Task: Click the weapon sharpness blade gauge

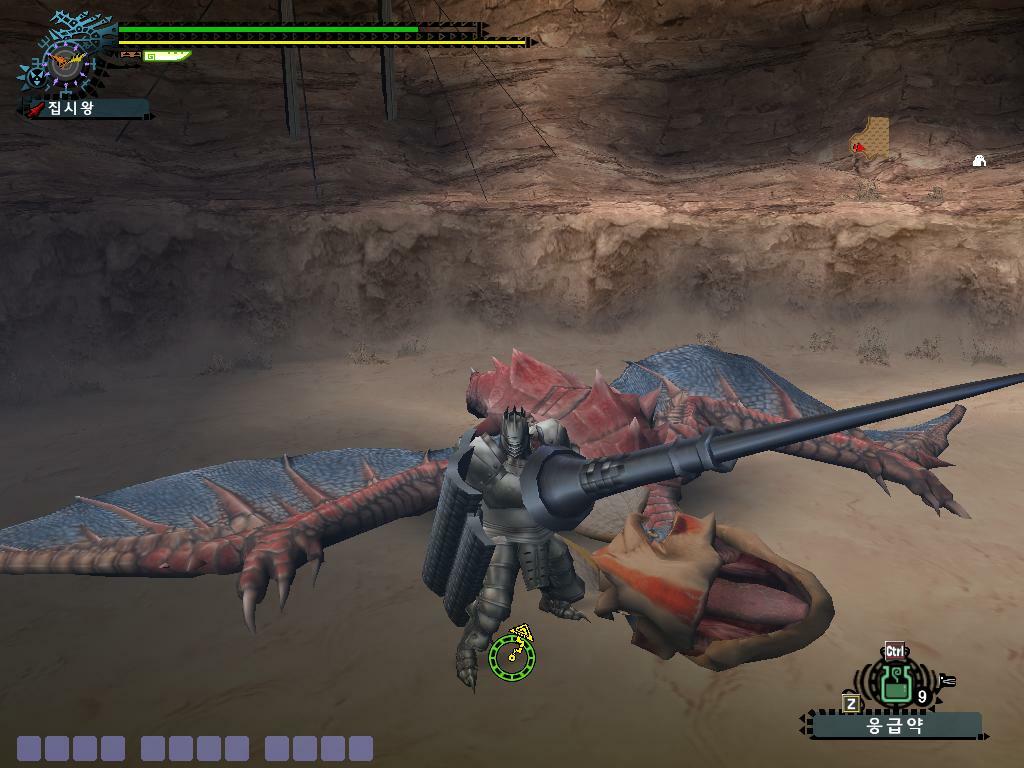Action: click(166, 56)
